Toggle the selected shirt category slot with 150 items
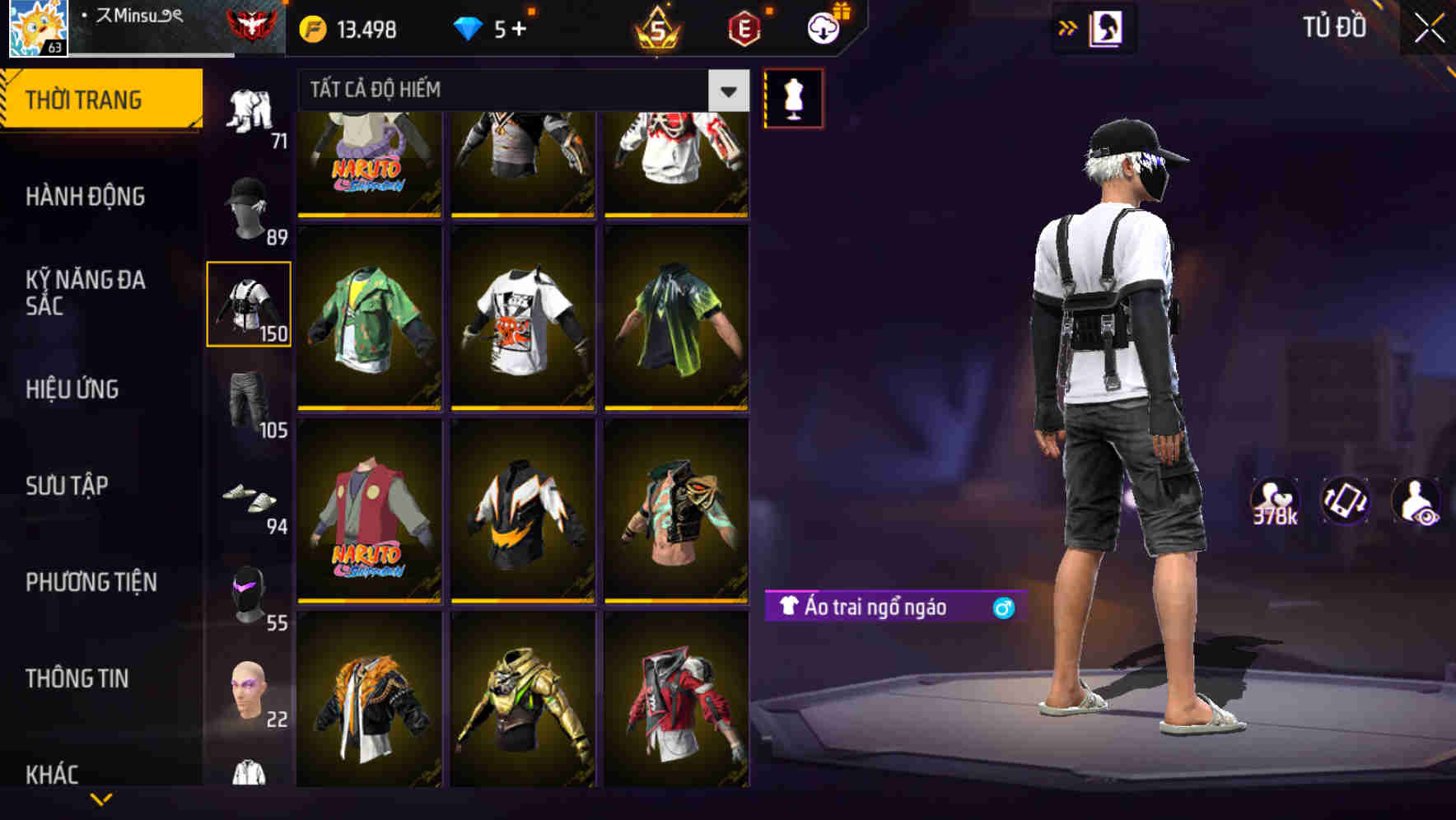This screenshot has height=820, width=1456. [249, 305]
